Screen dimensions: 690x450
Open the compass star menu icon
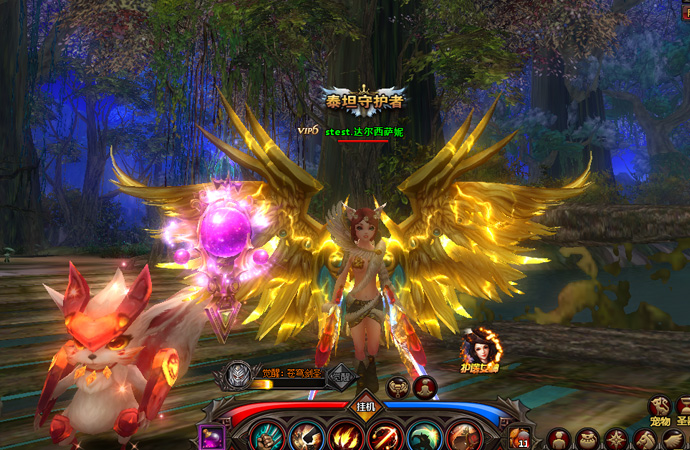point(617,439)
